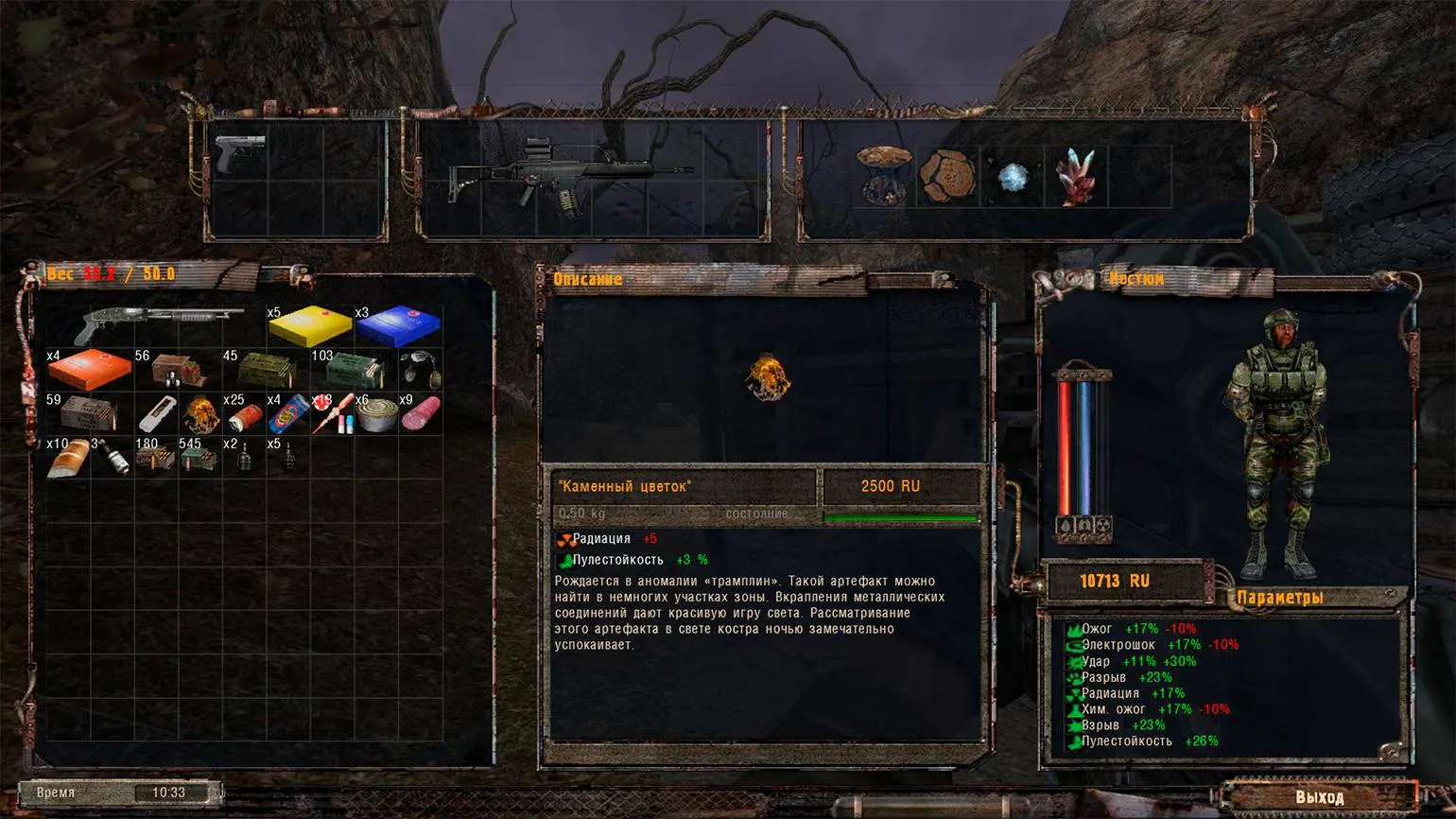The width and height of the screenshot is (1456, 819).
Task: Select the cracked brown stone artifact
Action: (947, 176)
